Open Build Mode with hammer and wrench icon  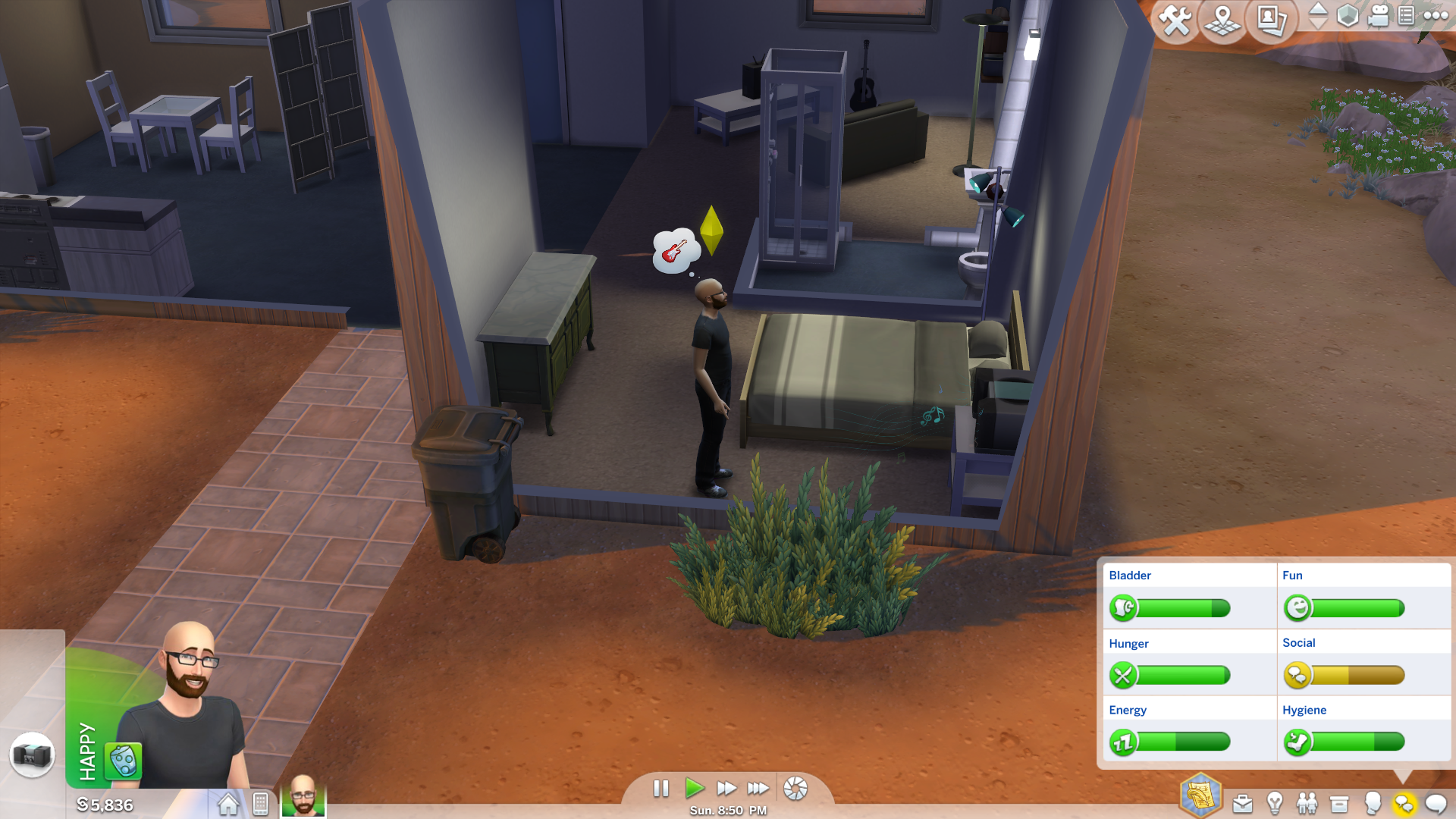click(1175, 20)
